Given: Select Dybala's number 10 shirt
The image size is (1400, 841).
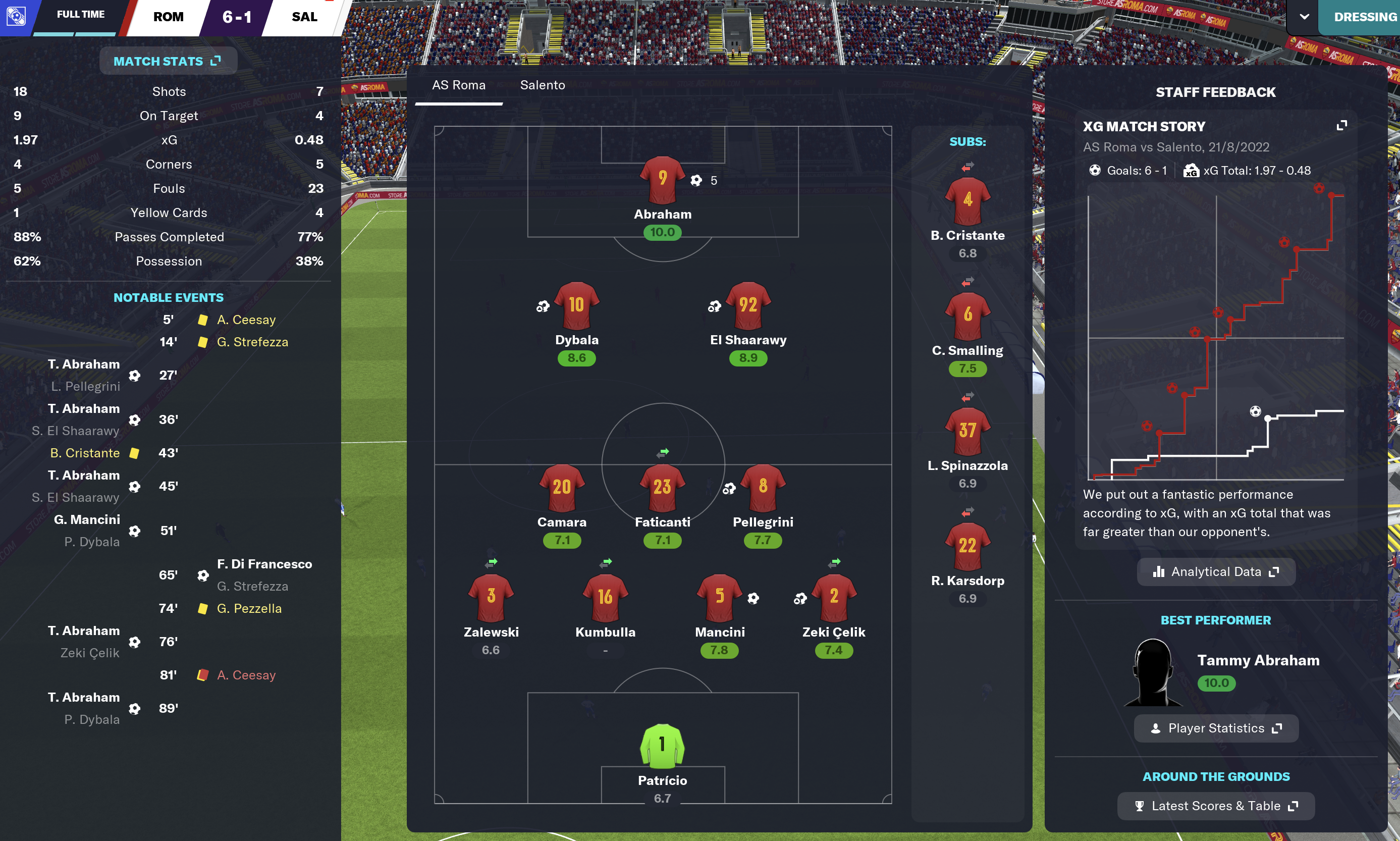Looking at the screenshot, I should coord(576,306).
